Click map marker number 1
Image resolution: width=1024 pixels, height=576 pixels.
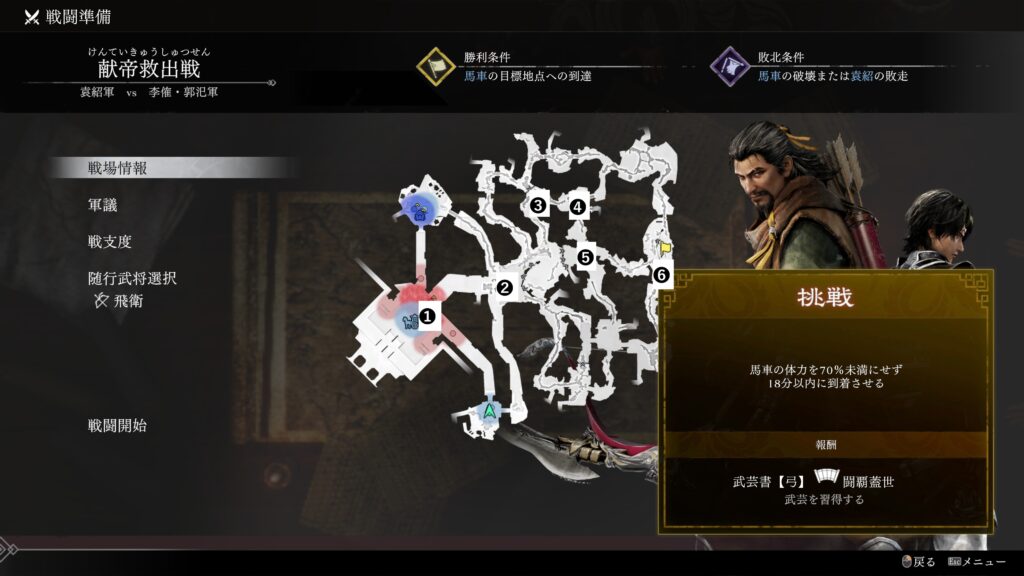pyautogui.click(x=429, y=316)
